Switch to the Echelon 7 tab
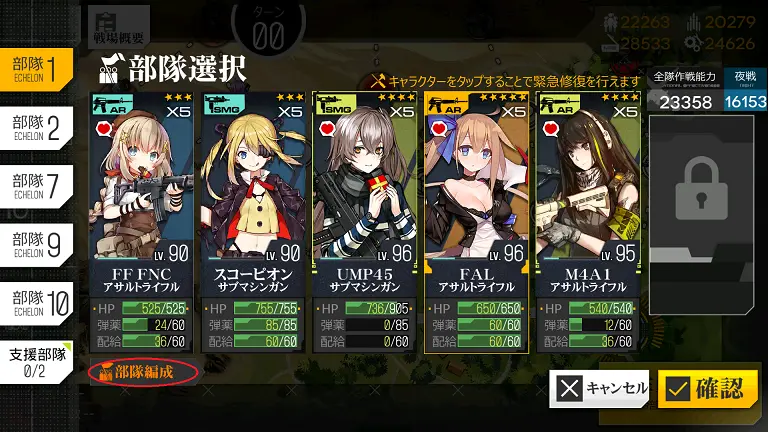 pos(35,184)
